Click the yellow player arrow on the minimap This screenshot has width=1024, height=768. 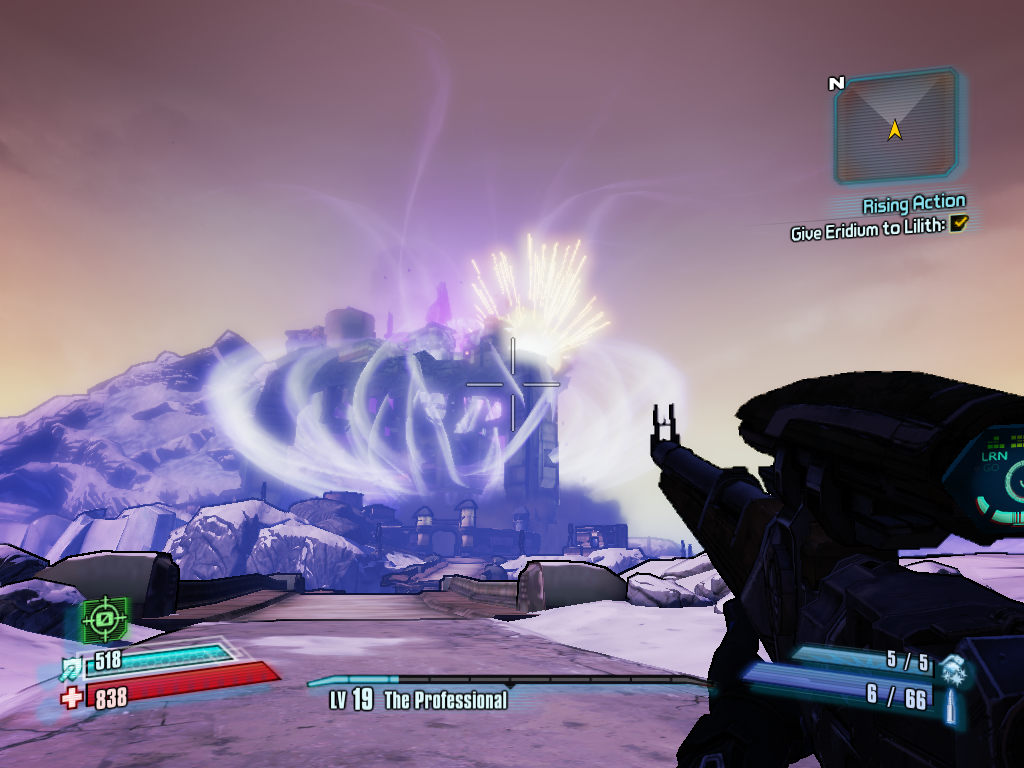coord(895,129)
